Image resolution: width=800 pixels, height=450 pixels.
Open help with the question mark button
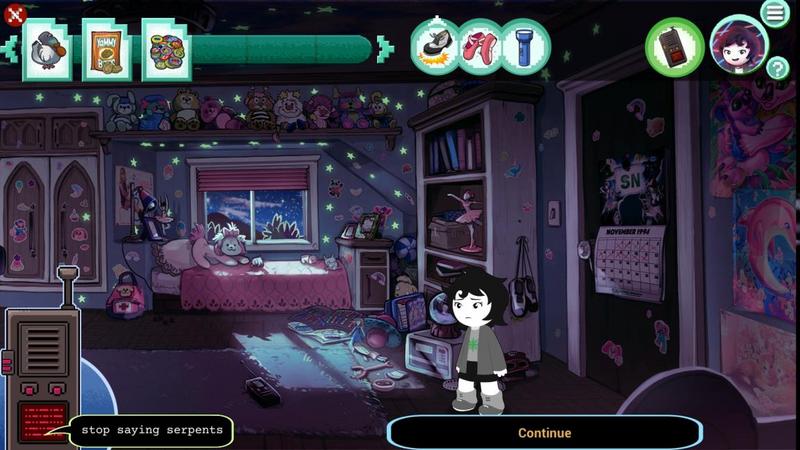[x=778, y=68]
